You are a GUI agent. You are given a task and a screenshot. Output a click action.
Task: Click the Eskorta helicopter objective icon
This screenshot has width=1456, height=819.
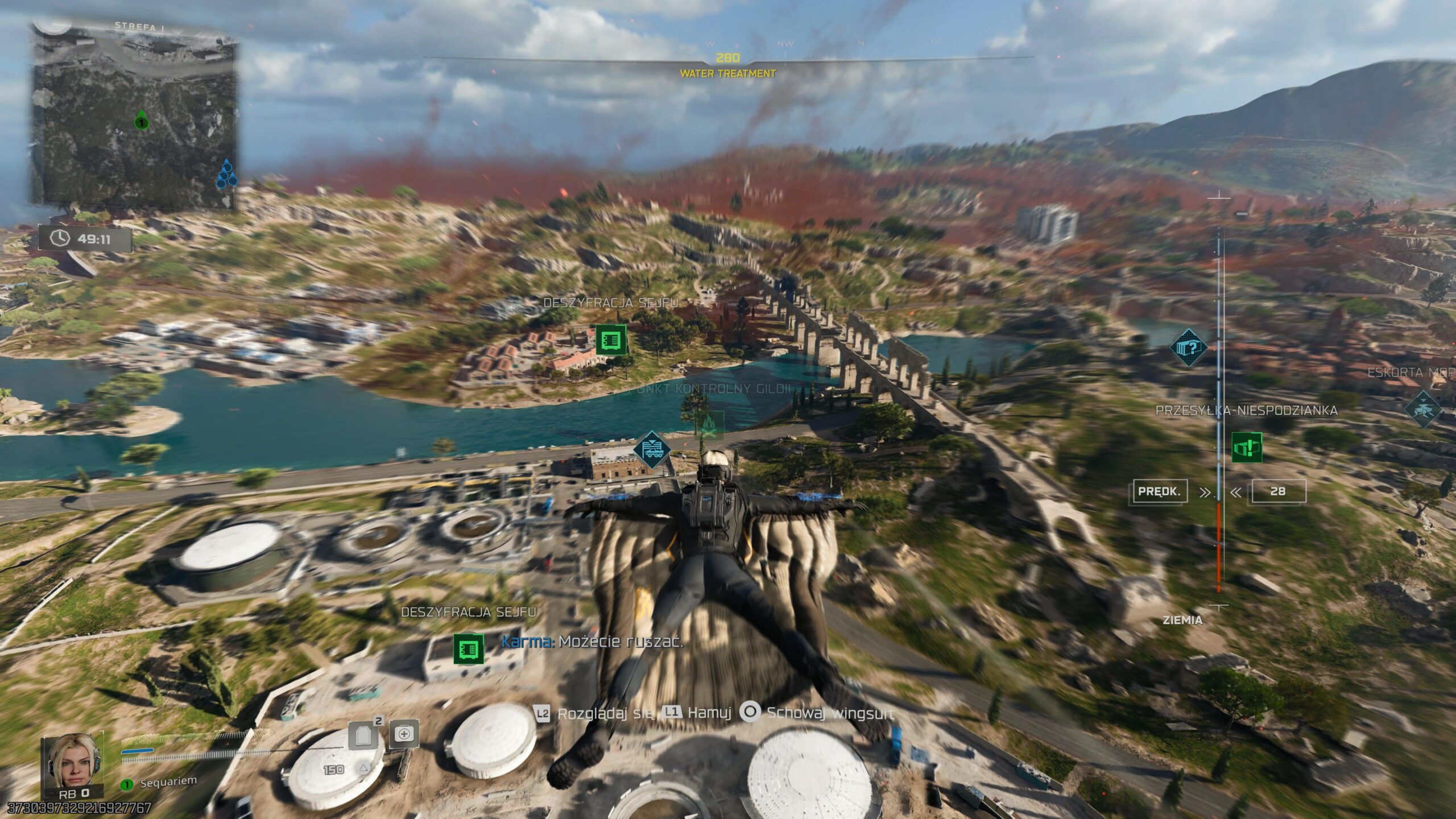pos(1424,409)
